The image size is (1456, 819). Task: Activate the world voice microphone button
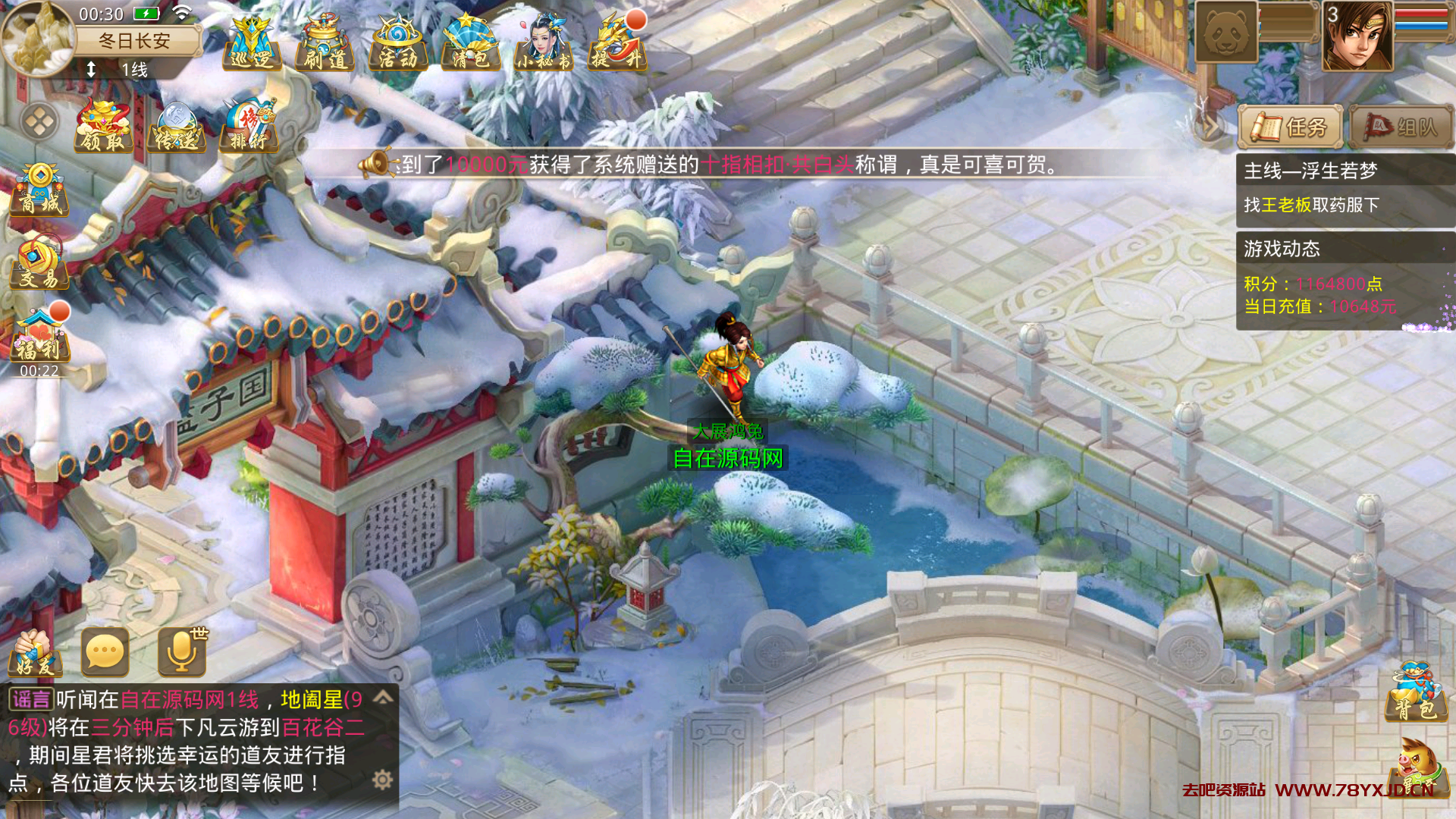pyautogui.click(x=182, y=652)
